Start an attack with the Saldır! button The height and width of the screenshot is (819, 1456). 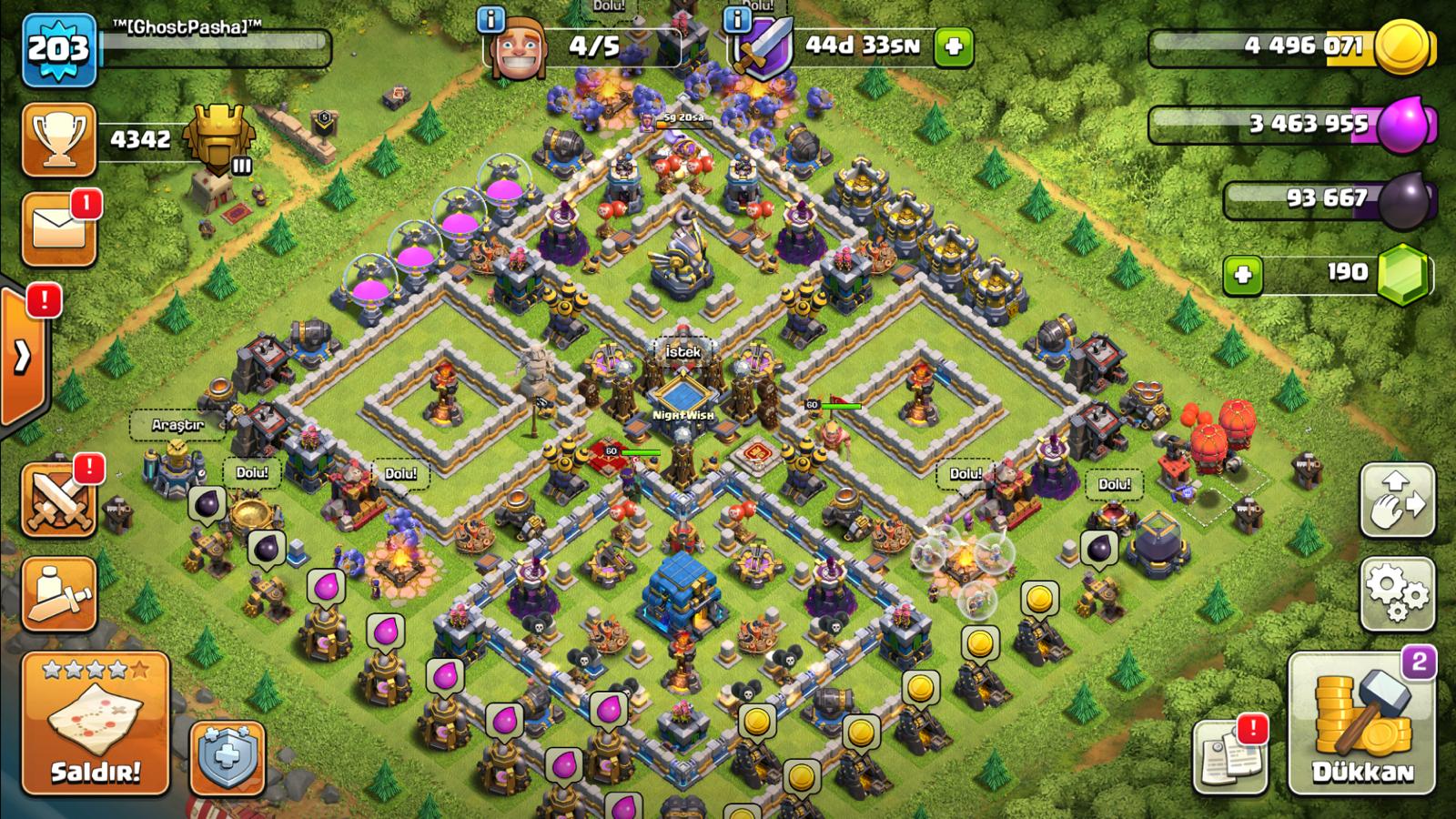(96, 723)
